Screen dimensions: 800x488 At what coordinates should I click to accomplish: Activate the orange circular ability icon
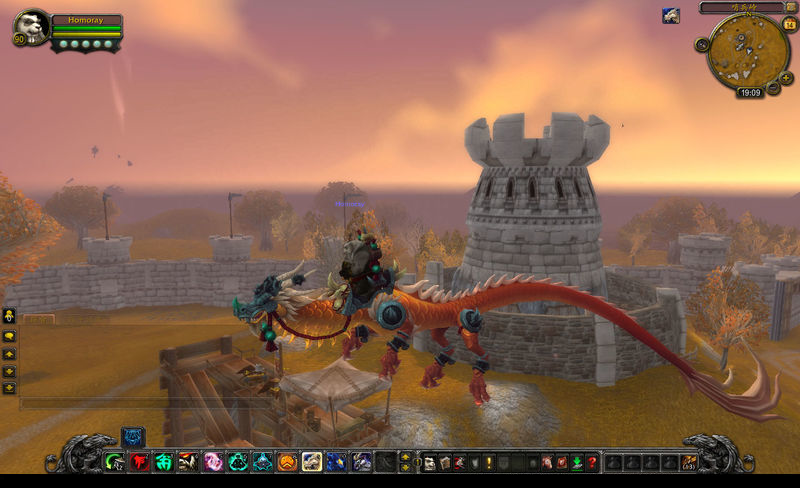pyautogui.click(x=286, y=462)
